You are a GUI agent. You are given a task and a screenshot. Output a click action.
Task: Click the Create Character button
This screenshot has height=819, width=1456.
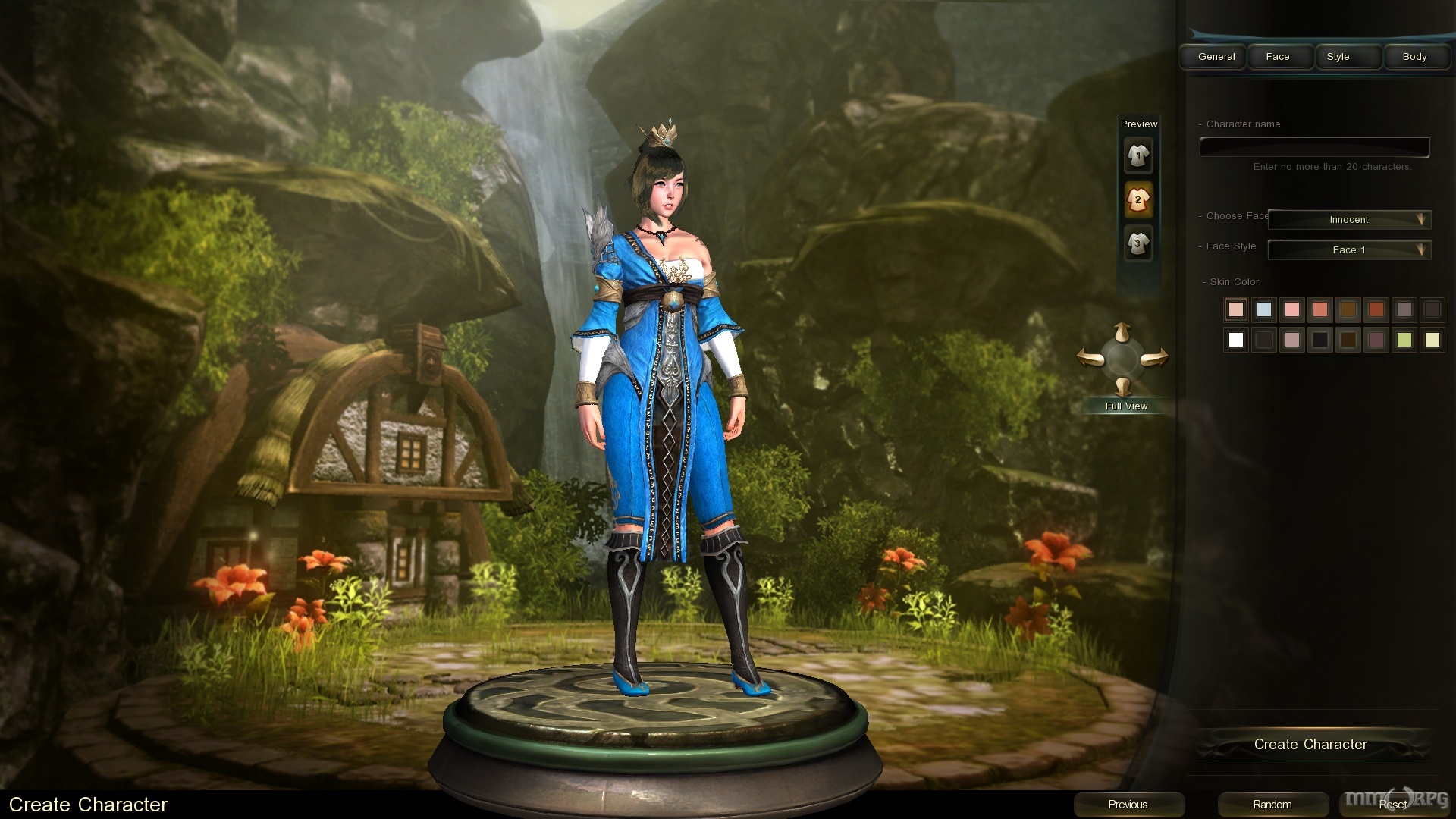1310,745
